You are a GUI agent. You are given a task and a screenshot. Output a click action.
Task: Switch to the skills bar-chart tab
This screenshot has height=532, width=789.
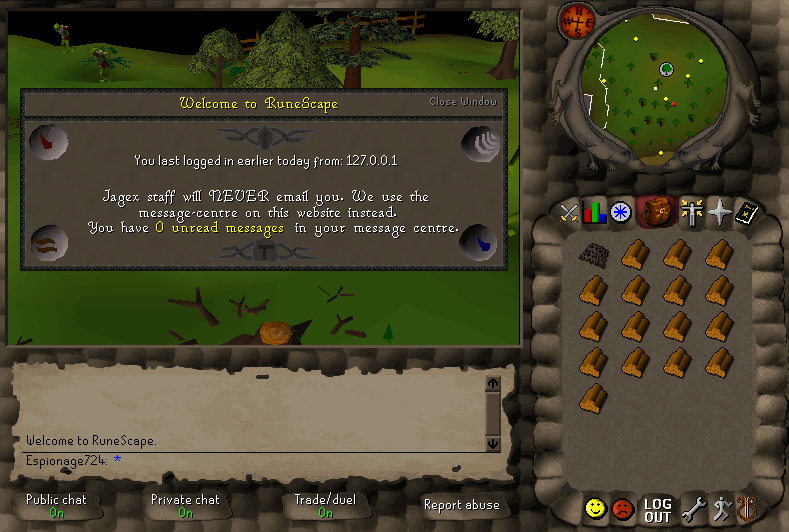595,211
